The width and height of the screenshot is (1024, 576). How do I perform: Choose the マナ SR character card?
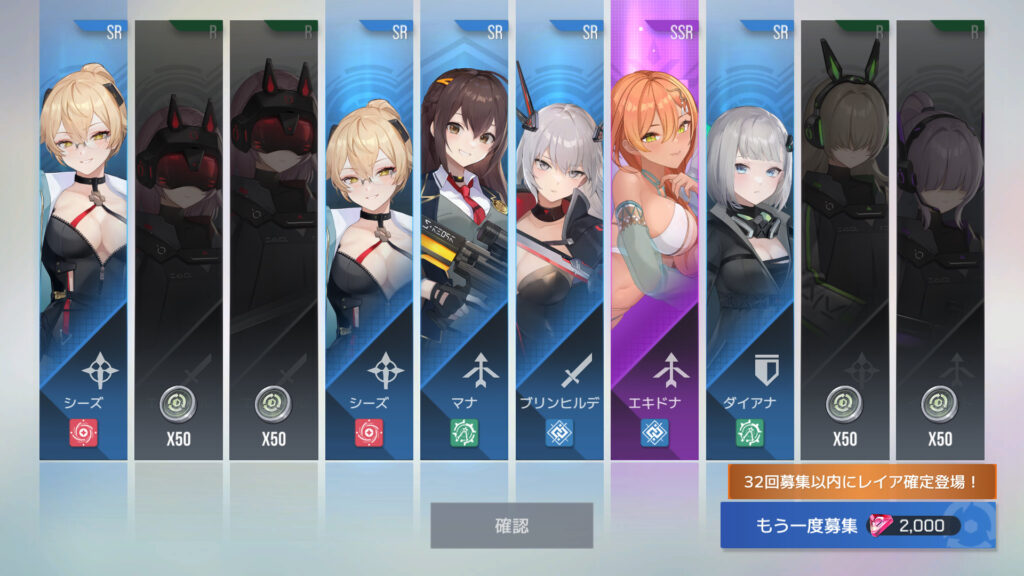click(x=464, y=240)
